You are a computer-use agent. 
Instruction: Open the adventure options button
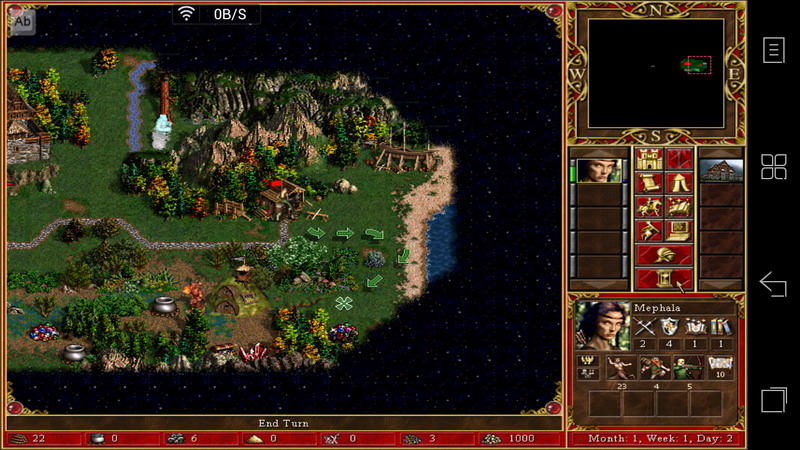click(678, 207)
